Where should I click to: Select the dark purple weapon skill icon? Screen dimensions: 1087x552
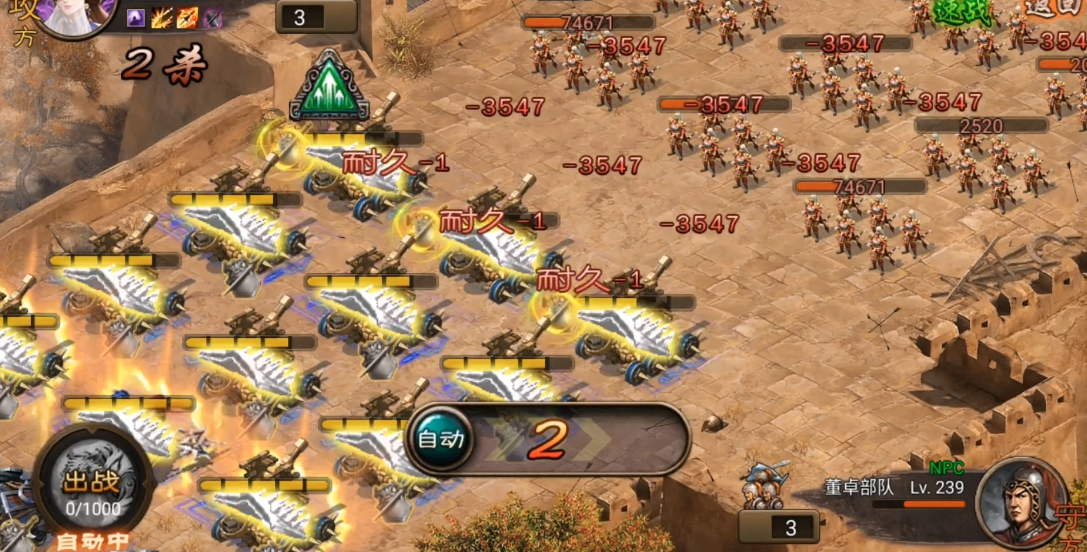tap(212, 18)
